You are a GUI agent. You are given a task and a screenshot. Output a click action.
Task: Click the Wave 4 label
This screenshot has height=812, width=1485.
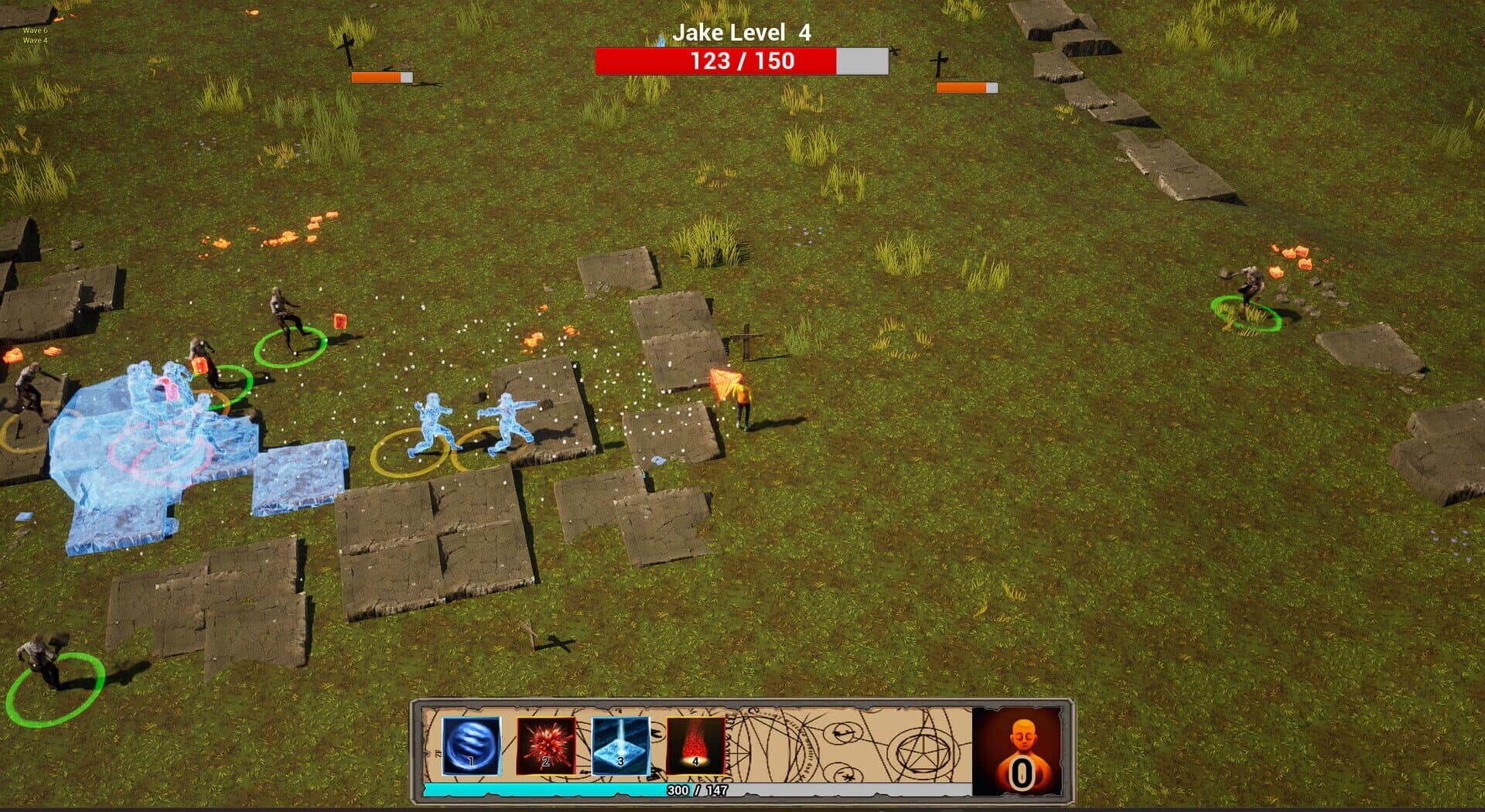click(35, 41)
